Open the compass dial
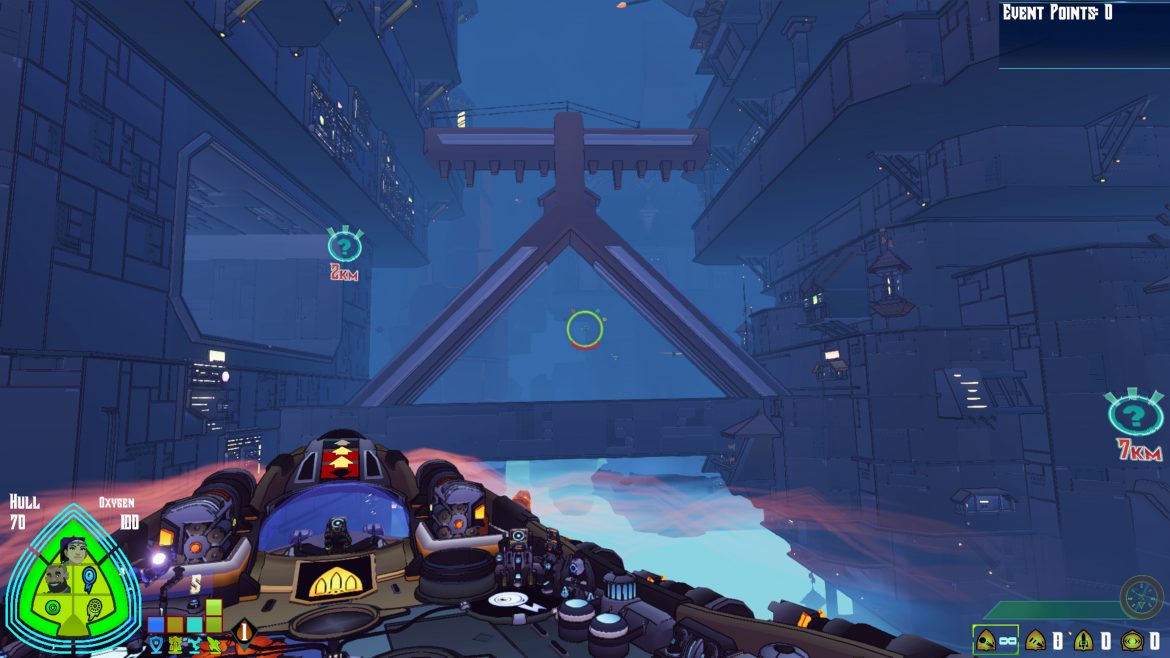The width and height of the screenshot is (1170, 658). point(1141,596)
